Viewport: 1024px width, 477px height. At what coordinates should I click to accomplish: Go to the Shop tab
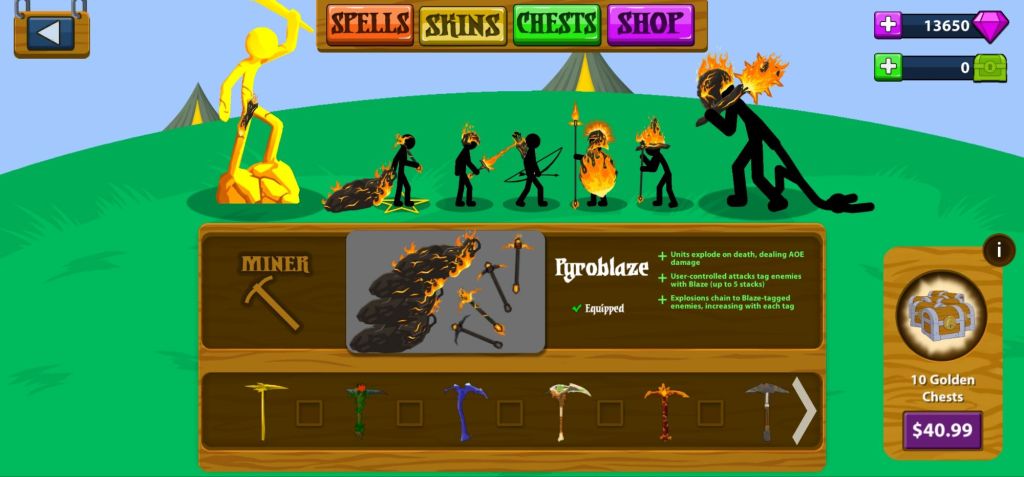pos(649,23)
